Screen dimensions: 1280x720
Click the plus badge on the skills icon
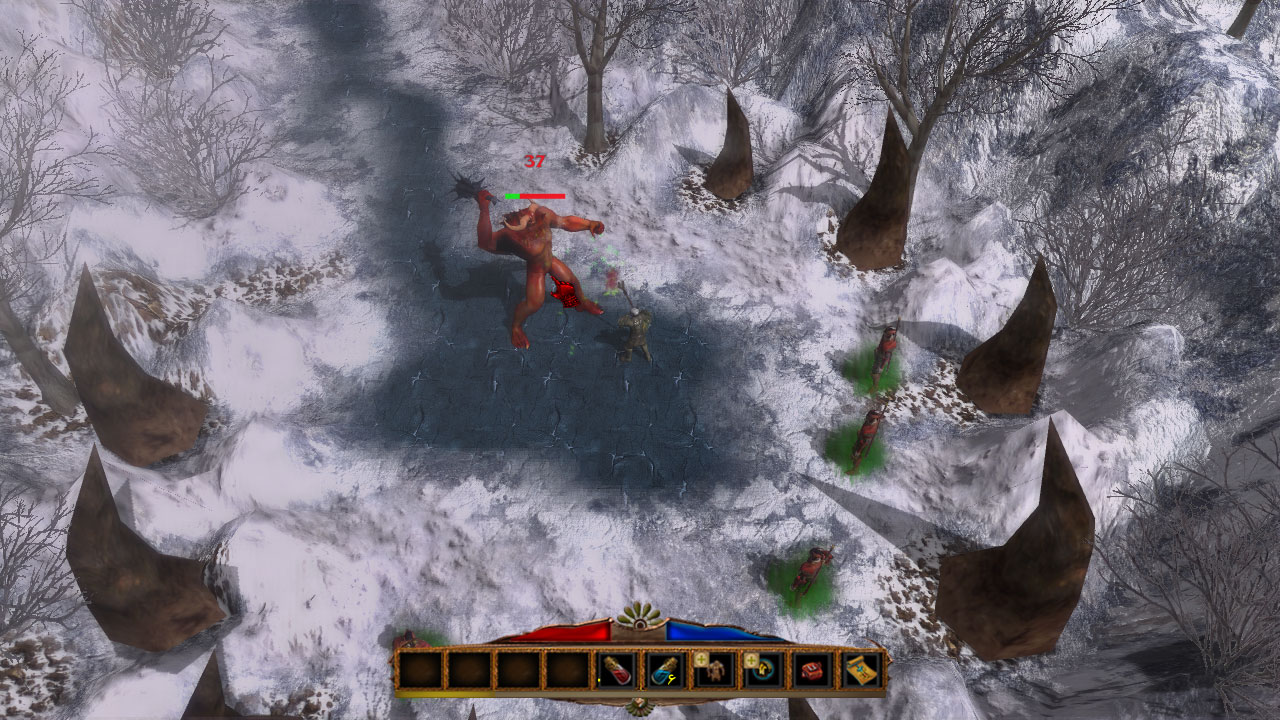[750, 659]
